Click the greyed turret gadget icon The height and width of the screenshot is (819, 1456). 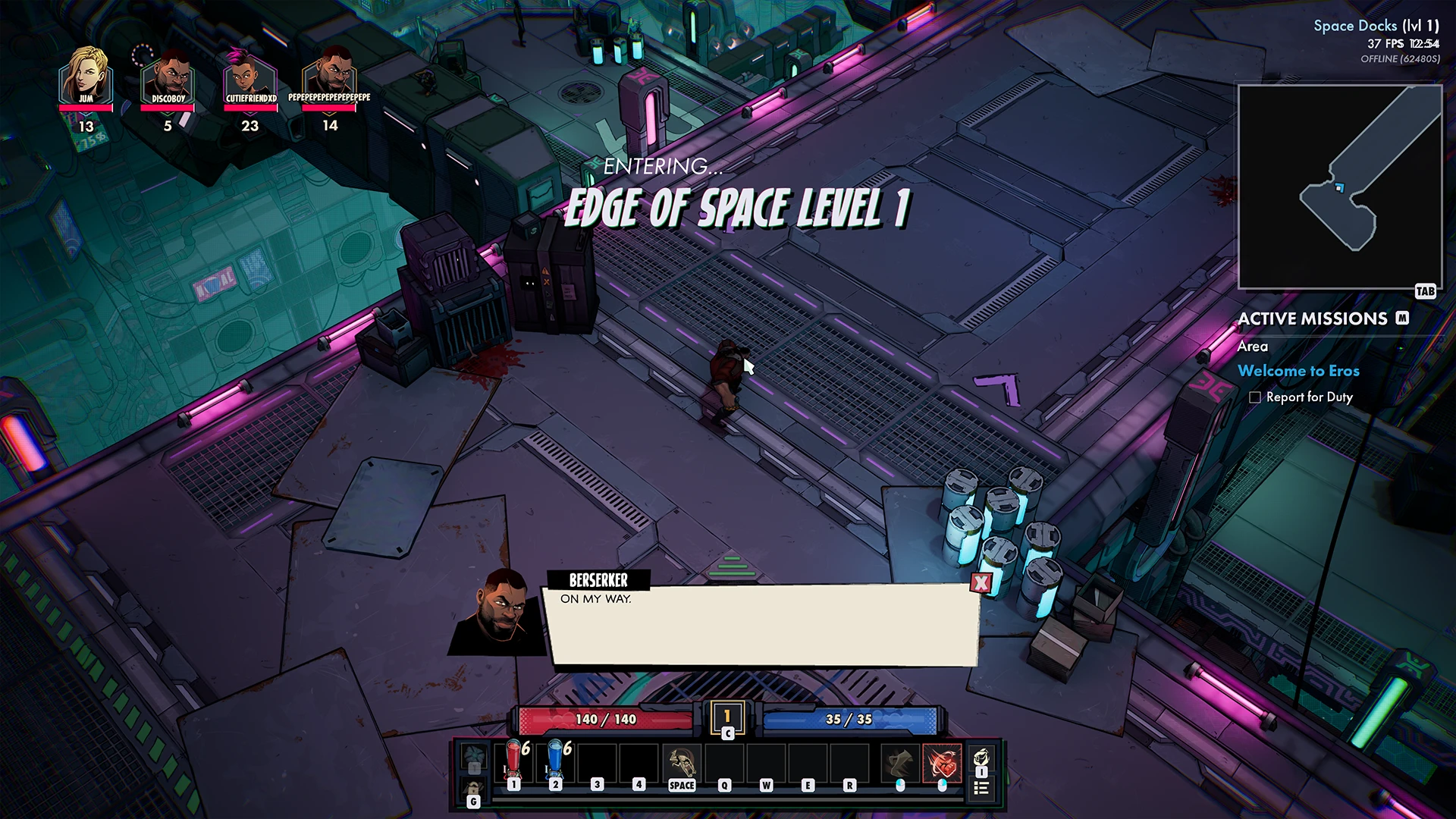(474, 757)
